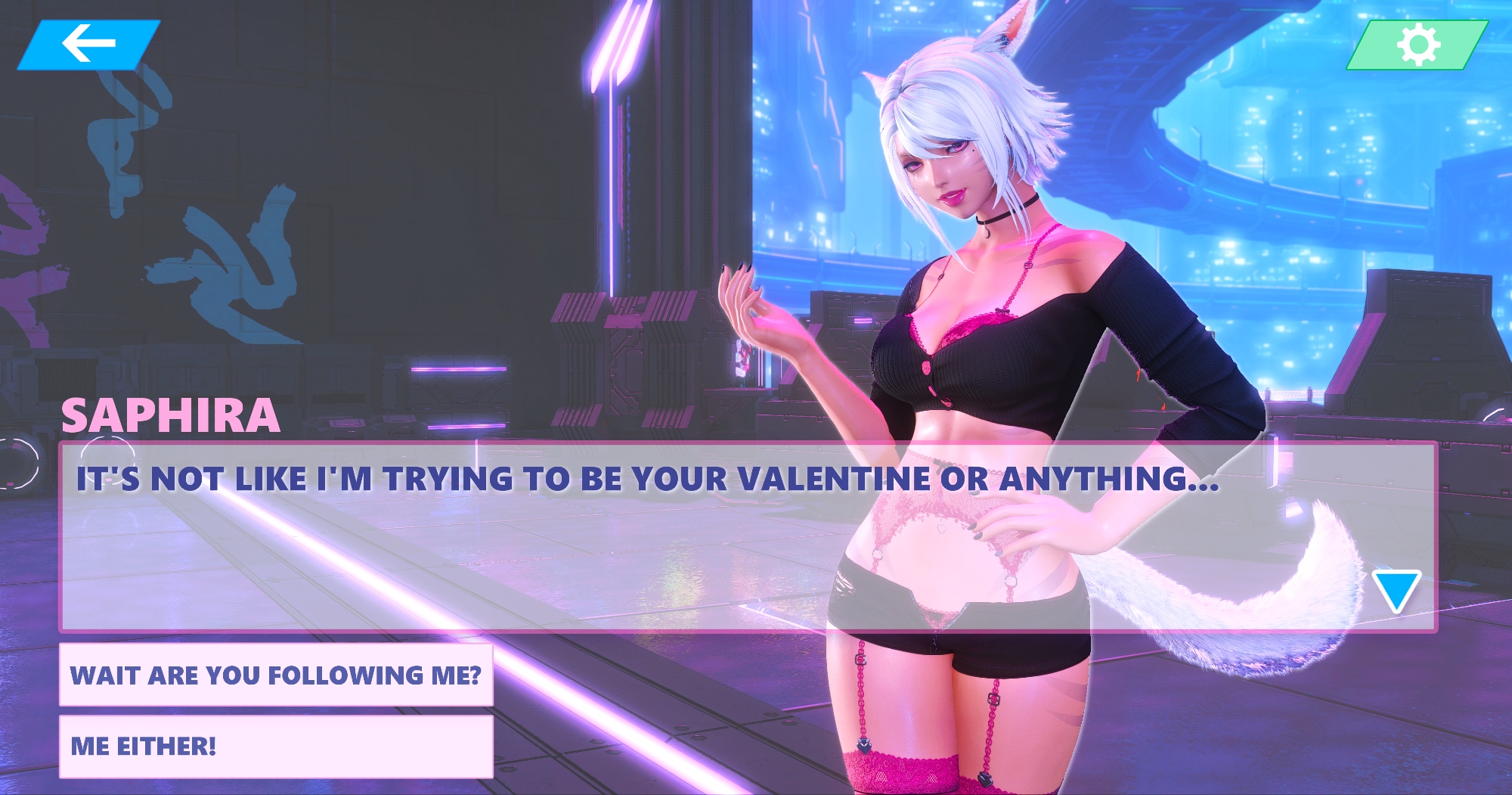The image size is (1512, 795).
Task: Go back using the blue arrow button
Action: tap(88, 44)
